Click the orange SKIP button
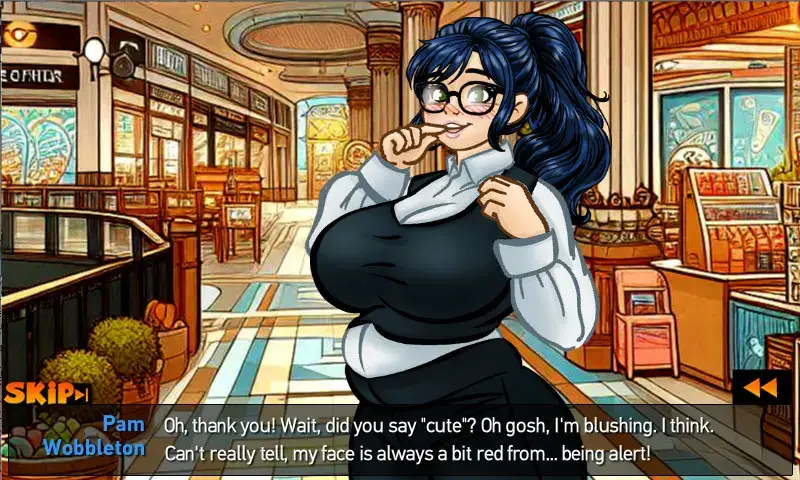This screenshot has width=800, height=480. coord(46,394)
